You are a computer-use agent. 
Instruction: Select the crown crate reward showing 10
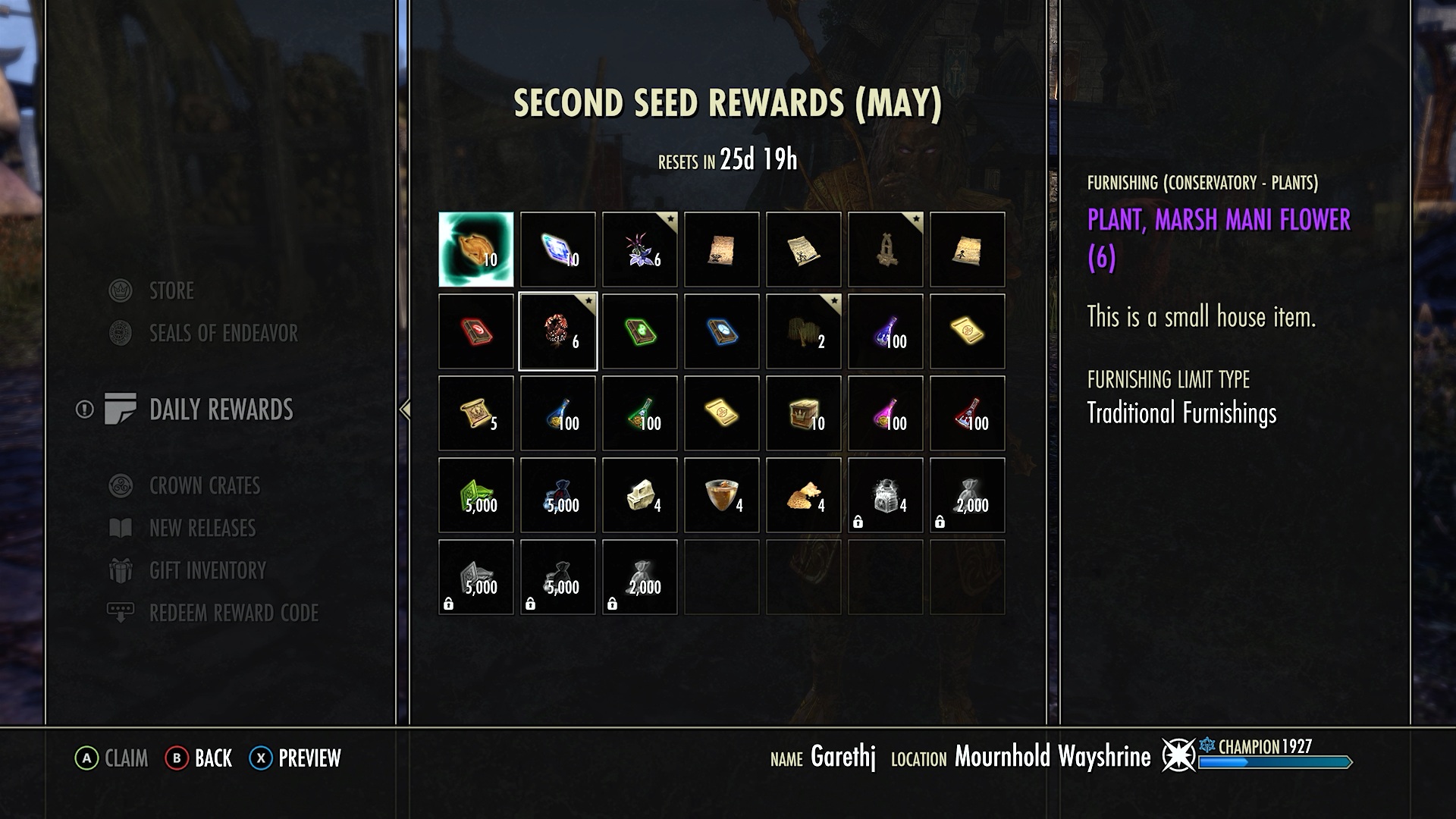[803, 413]
